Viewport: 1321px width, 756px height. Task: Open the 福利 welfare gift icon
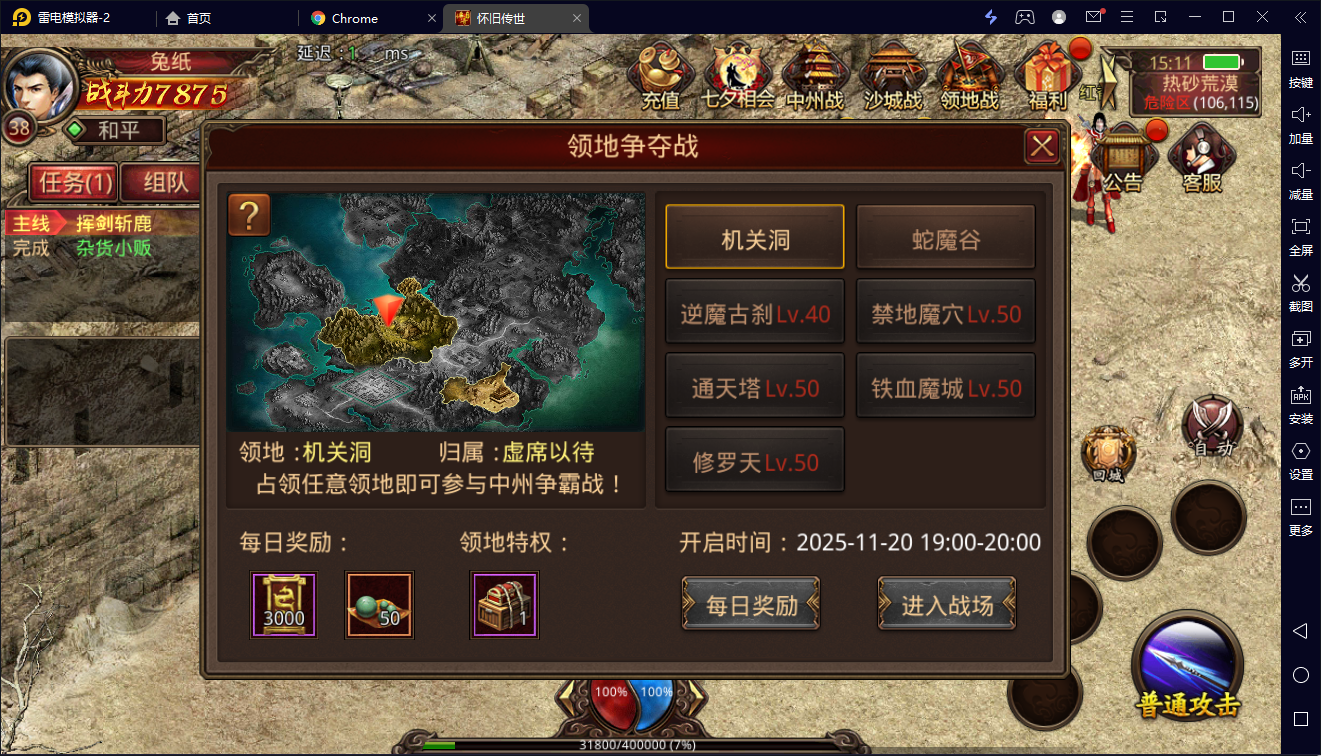point(1047,75)
